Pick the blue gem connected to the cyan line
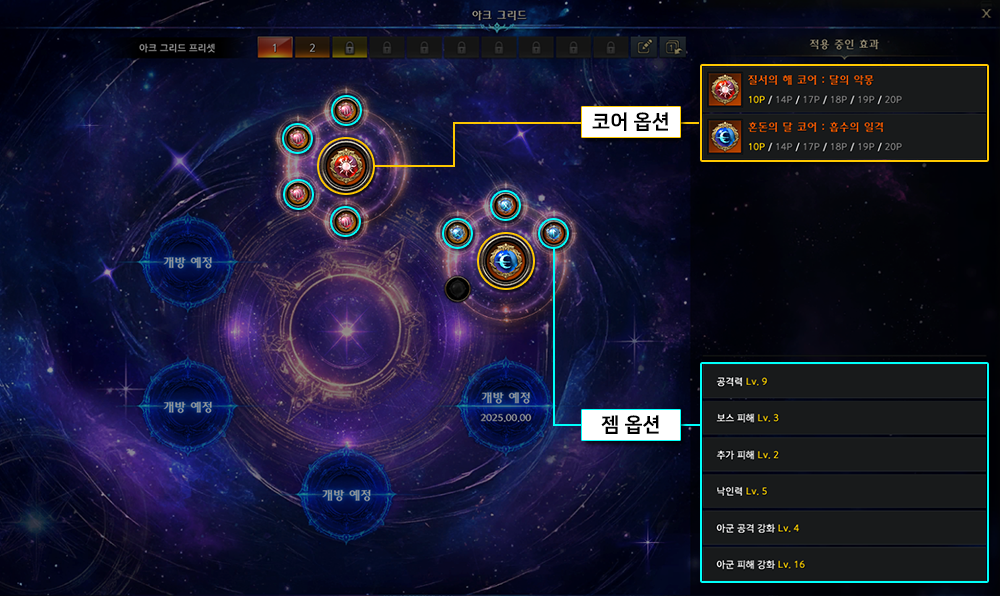 pyautogui.click(x=553, y=233)
